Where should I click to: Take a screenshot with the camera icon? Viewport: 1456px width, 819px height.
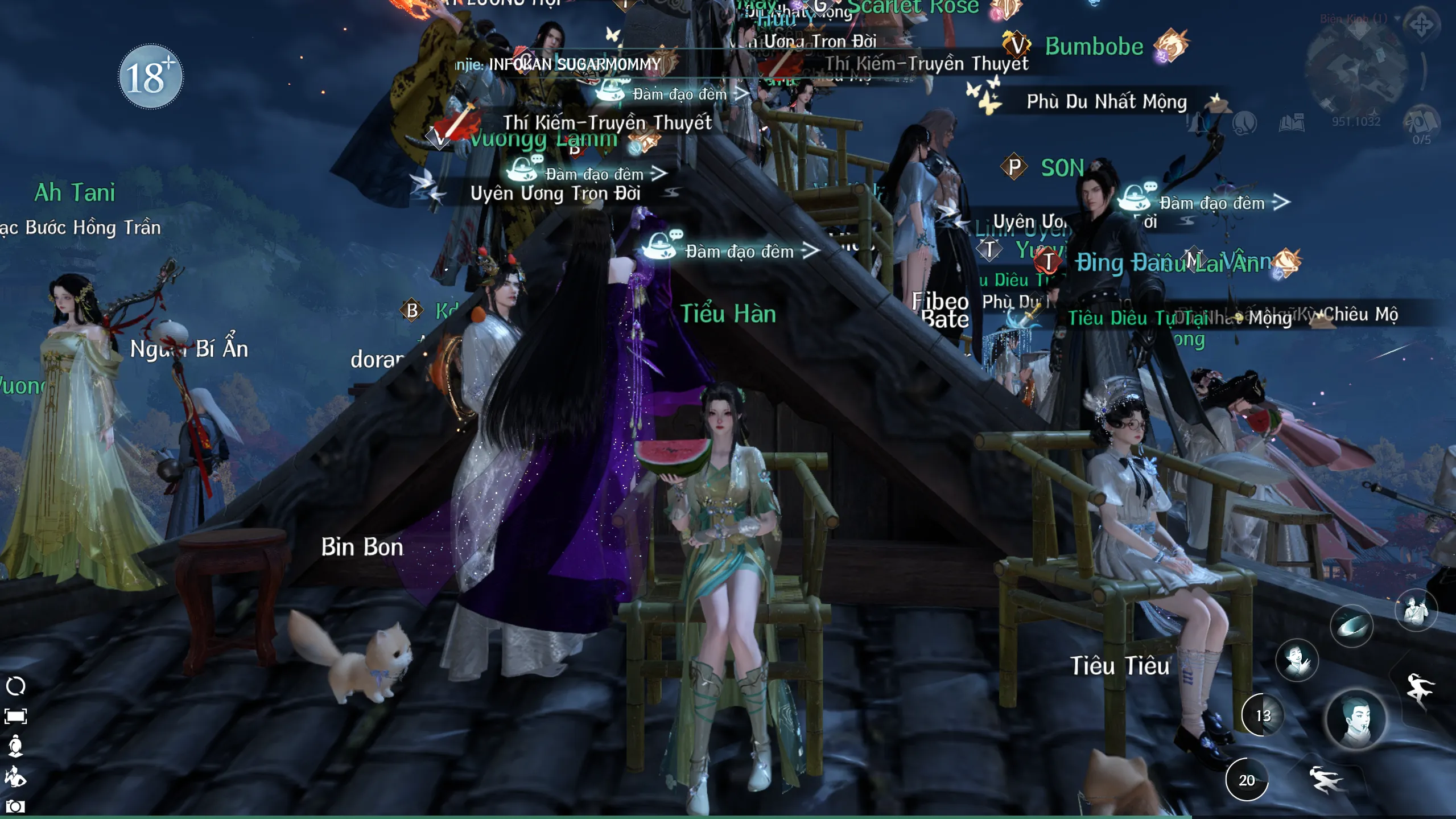pos(15,806)
